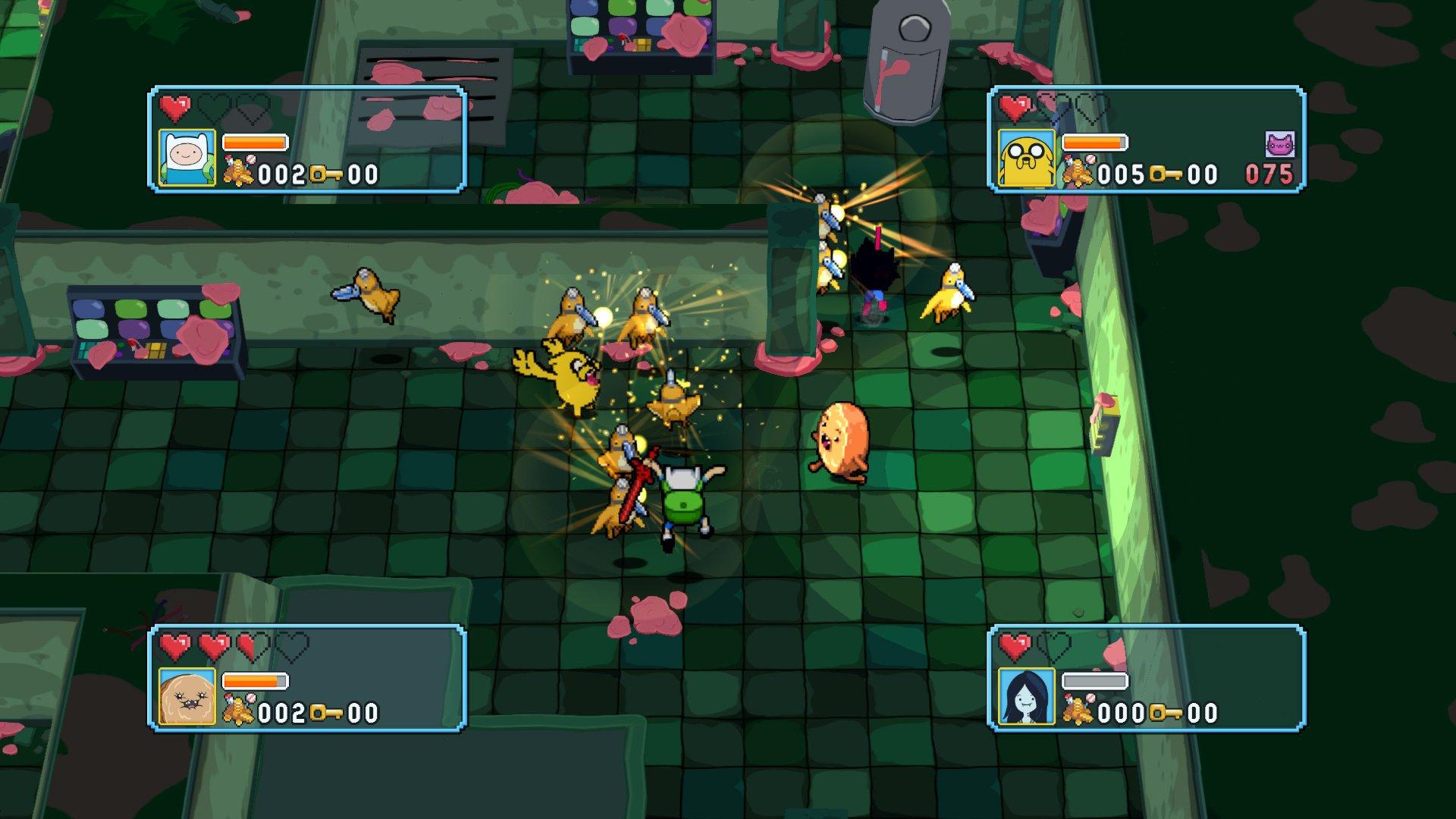Toggle Finn's filled red heart
This screenshot has width=1456, height=819.
click(176, 108)
